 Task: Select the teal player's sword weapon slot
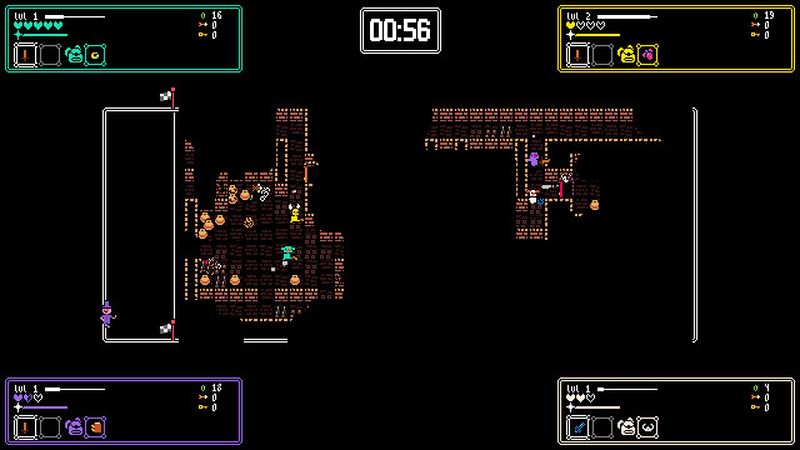[25, 55]
